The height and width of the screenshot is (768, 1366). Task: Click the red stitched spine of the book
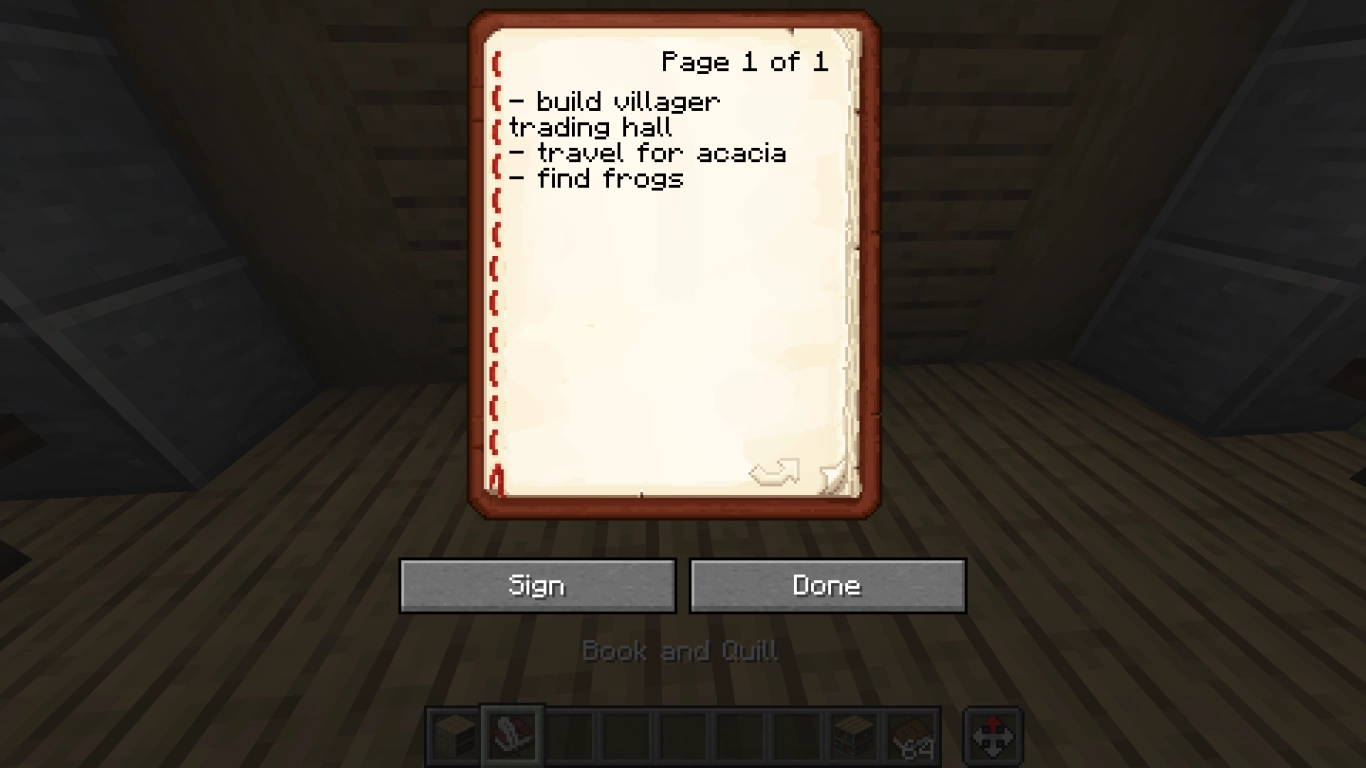(x=496, y=270)
